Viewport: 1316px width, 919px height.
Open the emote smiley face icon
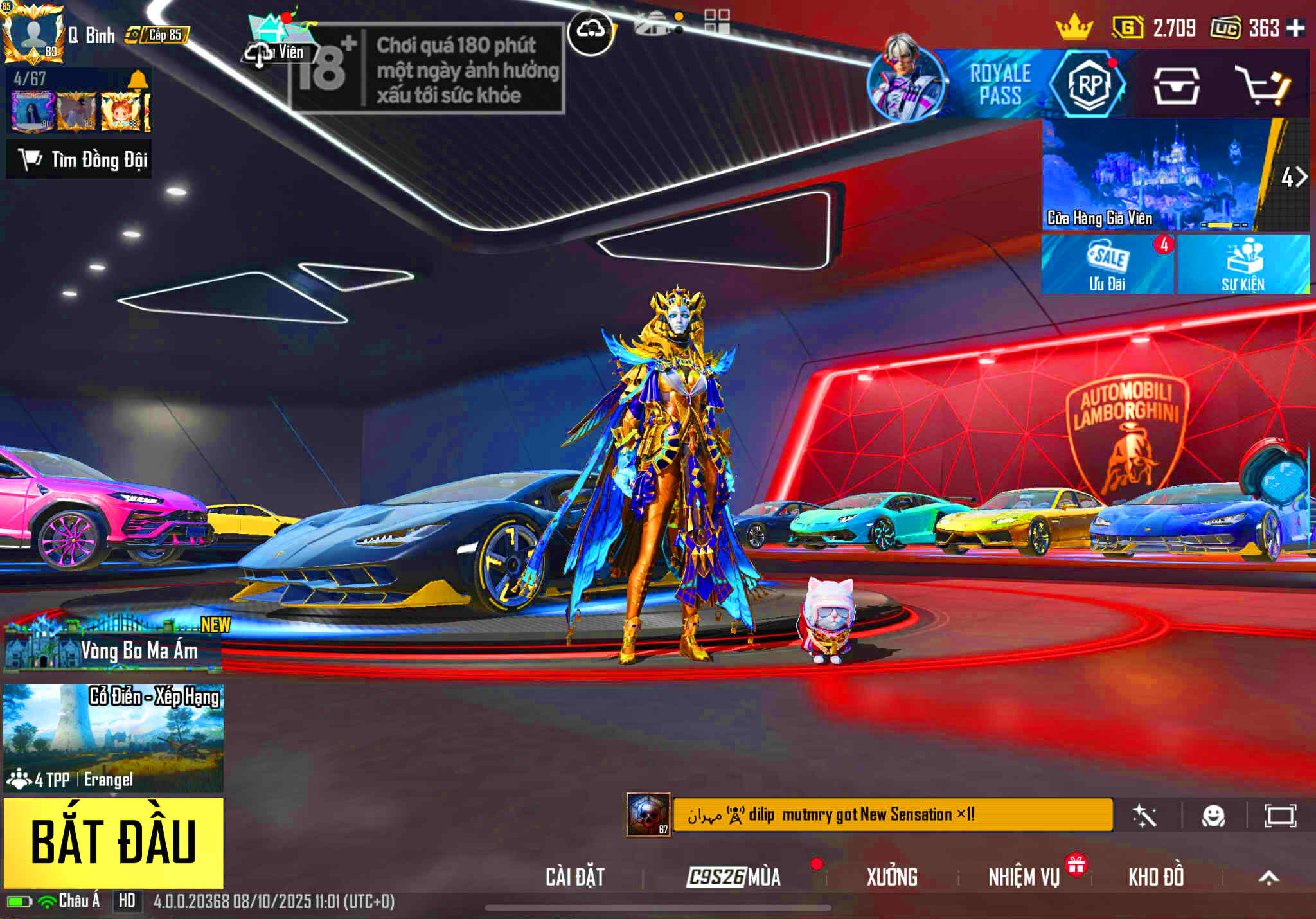(x=1213, y=816)
